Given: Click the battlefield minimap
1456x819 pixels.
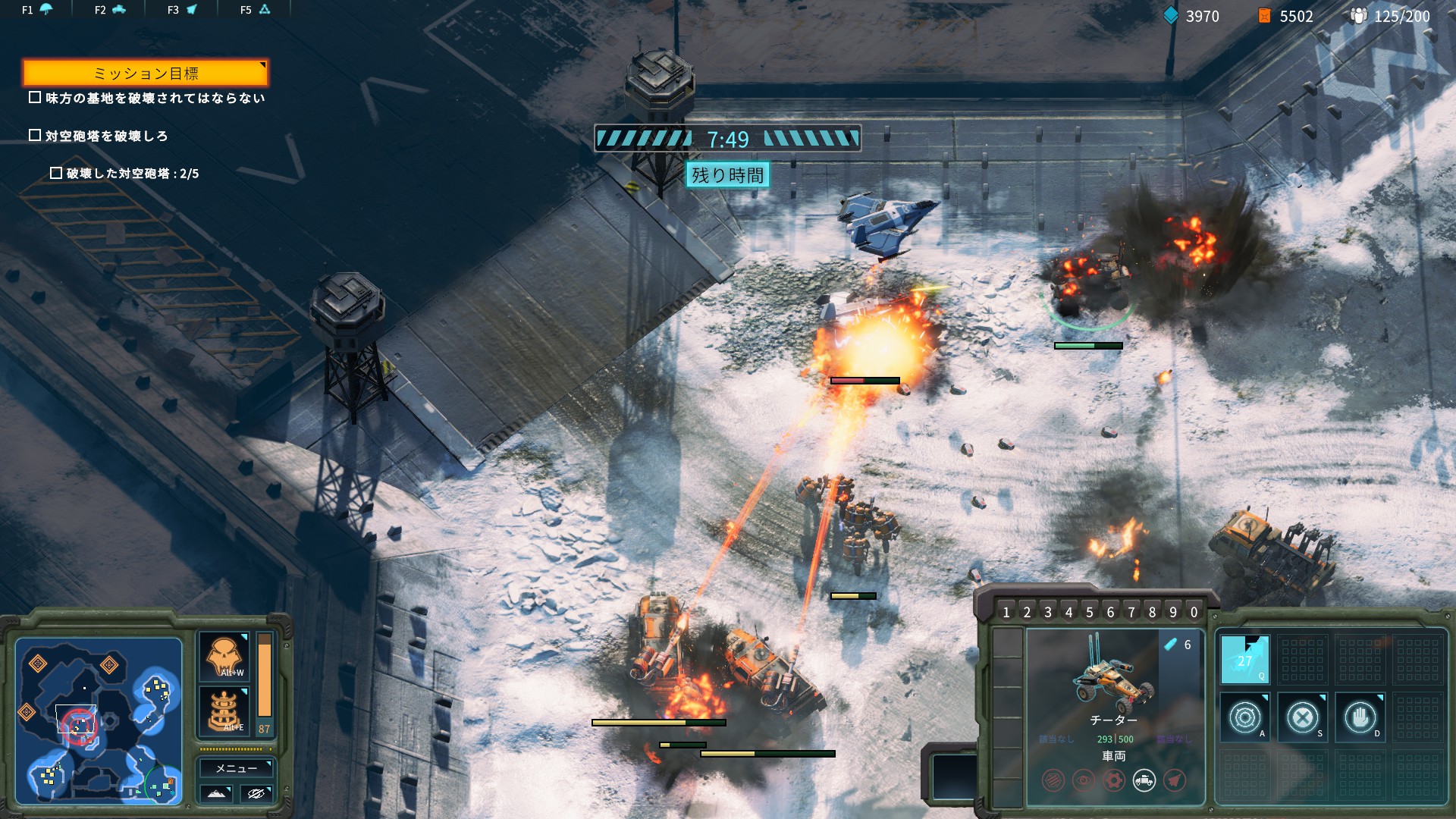Looking at the screenshot, I should click(x=99, y=720).
